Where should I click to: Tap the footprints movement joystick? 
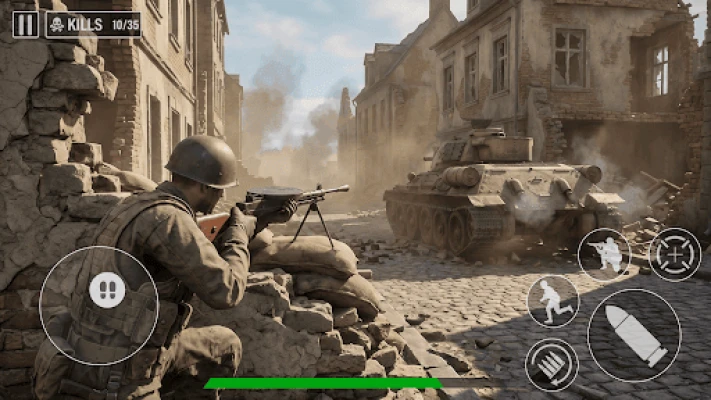[107, 291]
